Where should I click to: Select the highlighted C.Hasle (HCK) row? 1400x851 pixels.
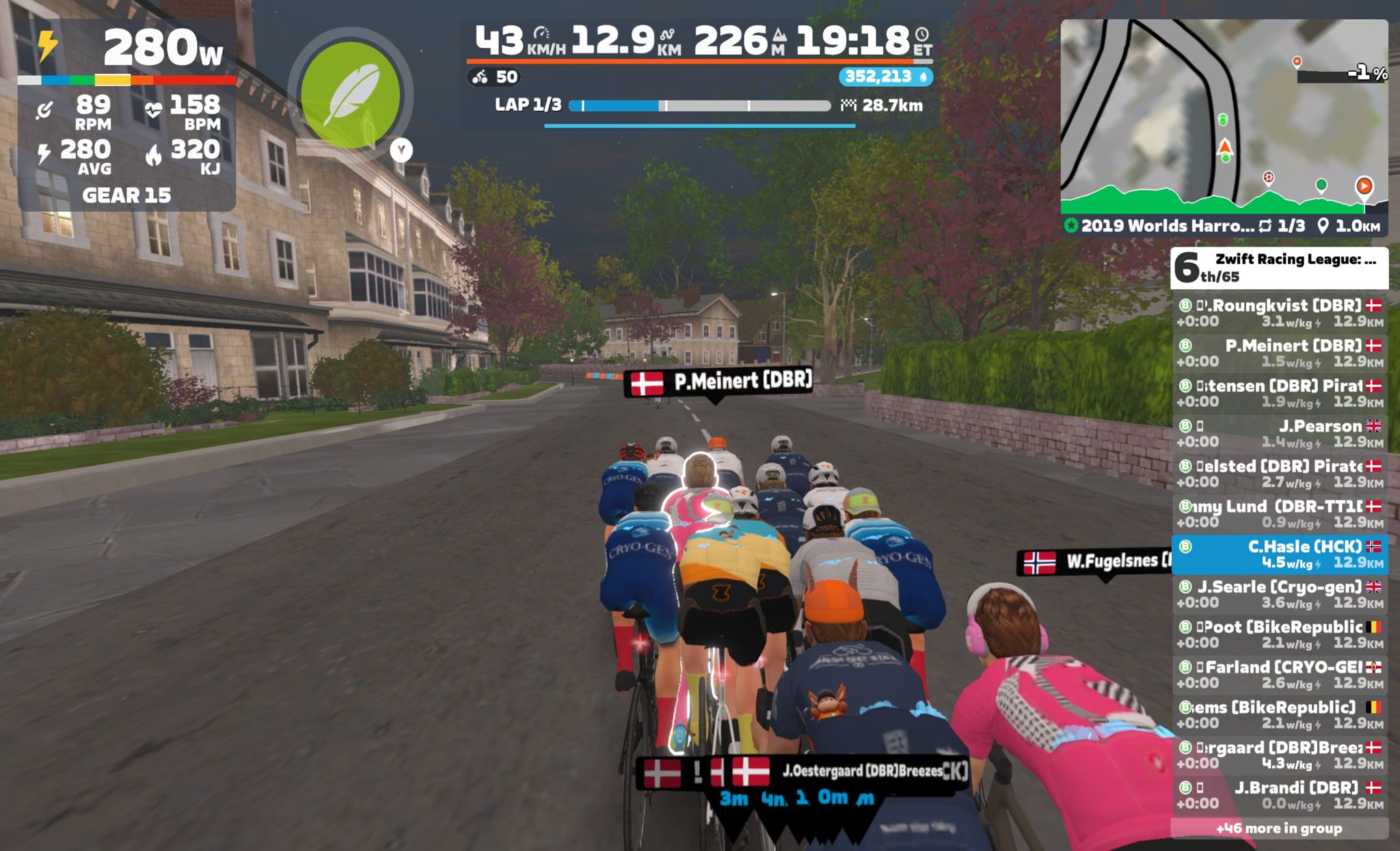[x=1279, y=554]
